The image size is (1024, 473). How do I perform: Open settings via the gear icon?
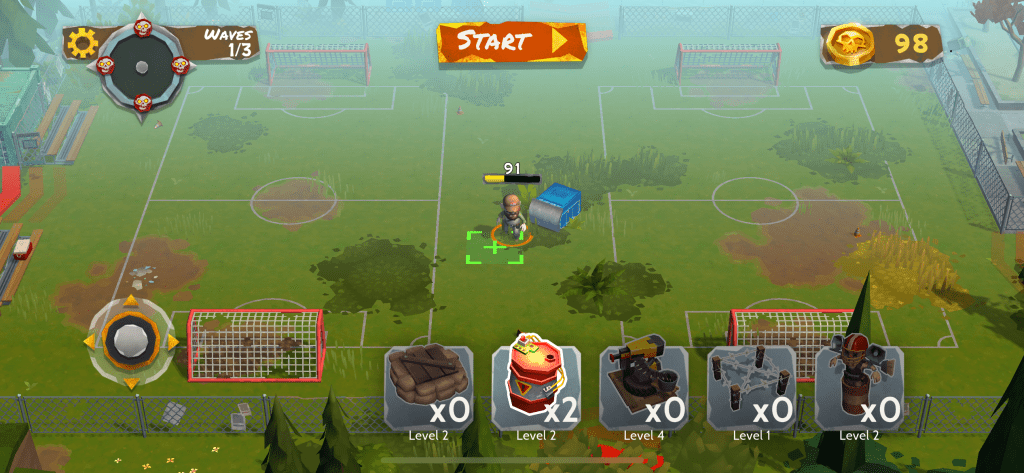click(82, 42)
